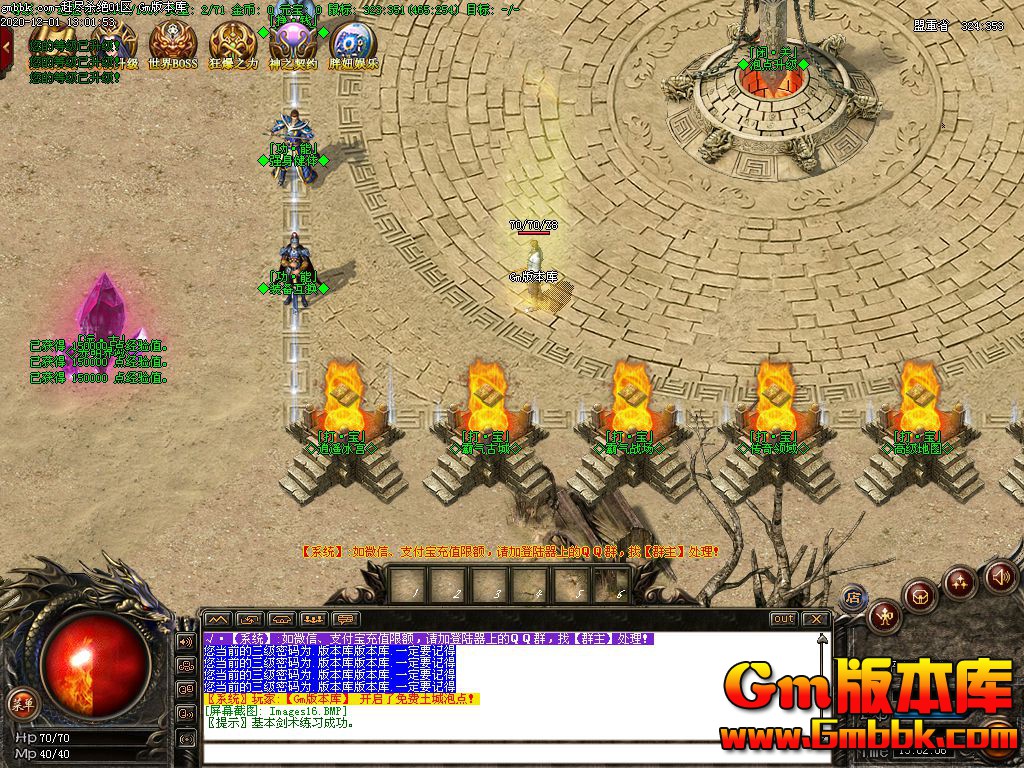1024x768 pixels.
Task: Open the 胖妞娱乐 icon
Action: tap(354, 41)
